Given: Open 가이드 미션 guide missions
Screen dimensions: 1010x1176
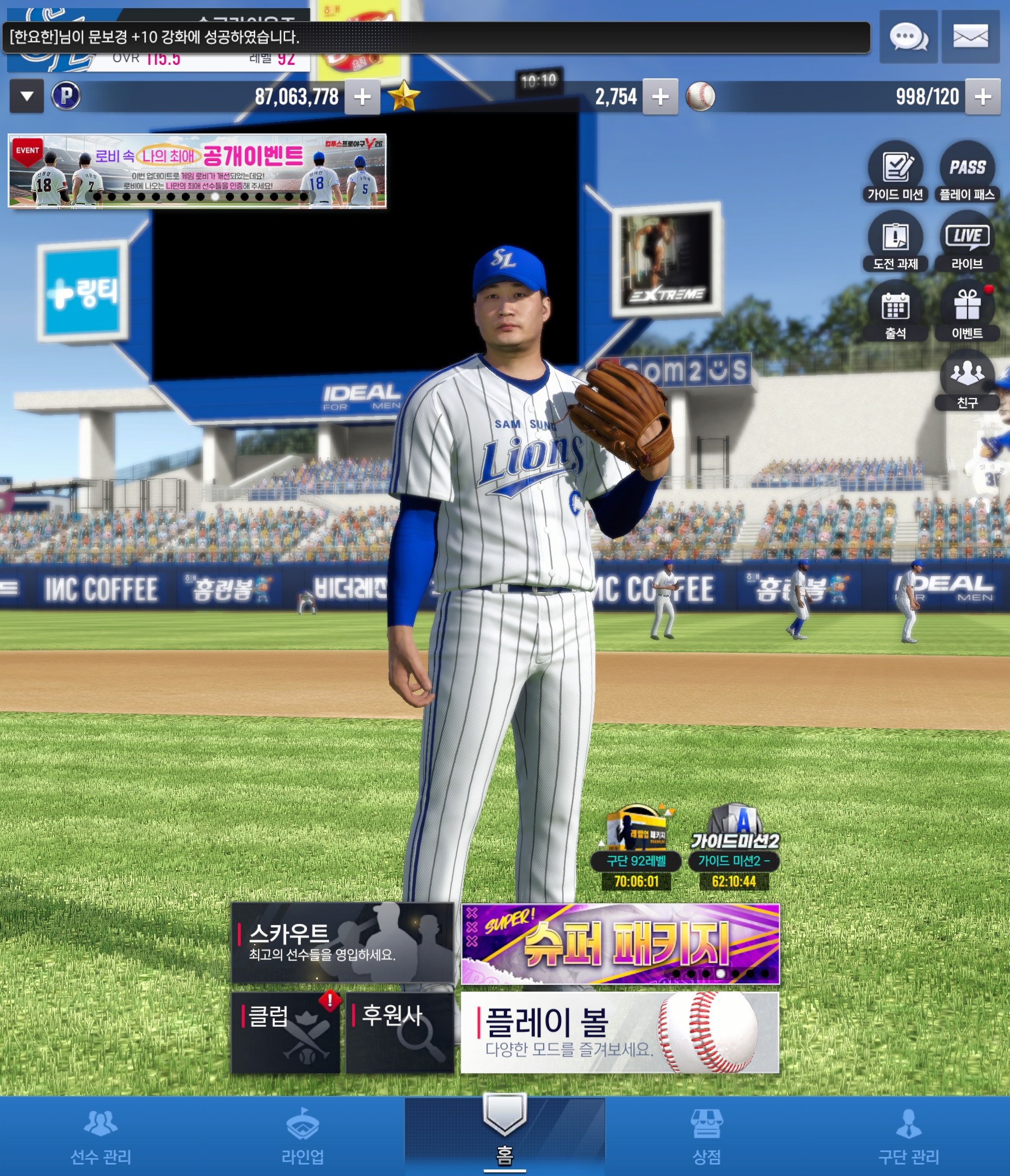Looking at the screenshot, I should (x=895, y=171).
